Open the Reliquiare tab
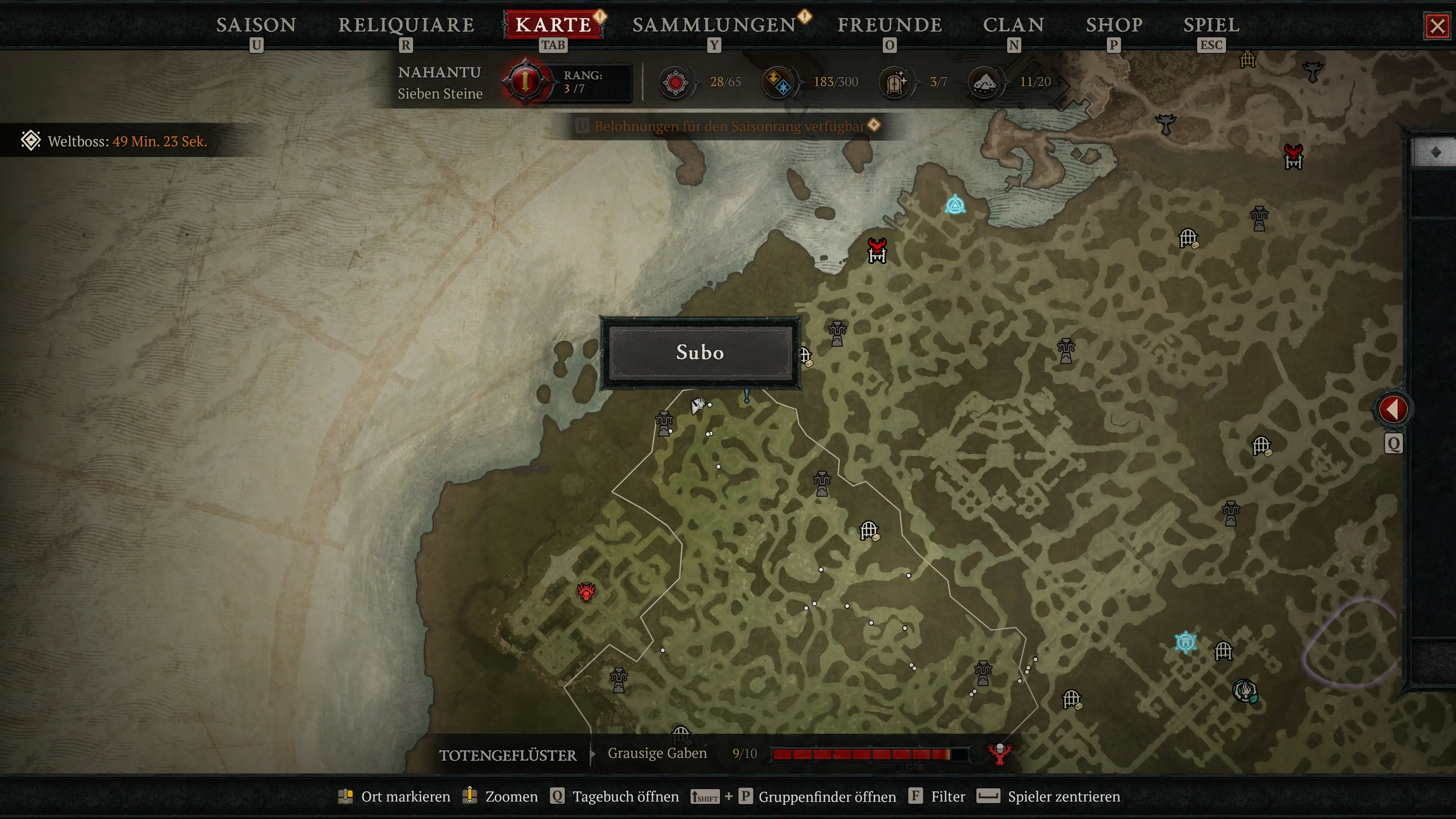Viewport: 1456px width, 819px height. 406,25
